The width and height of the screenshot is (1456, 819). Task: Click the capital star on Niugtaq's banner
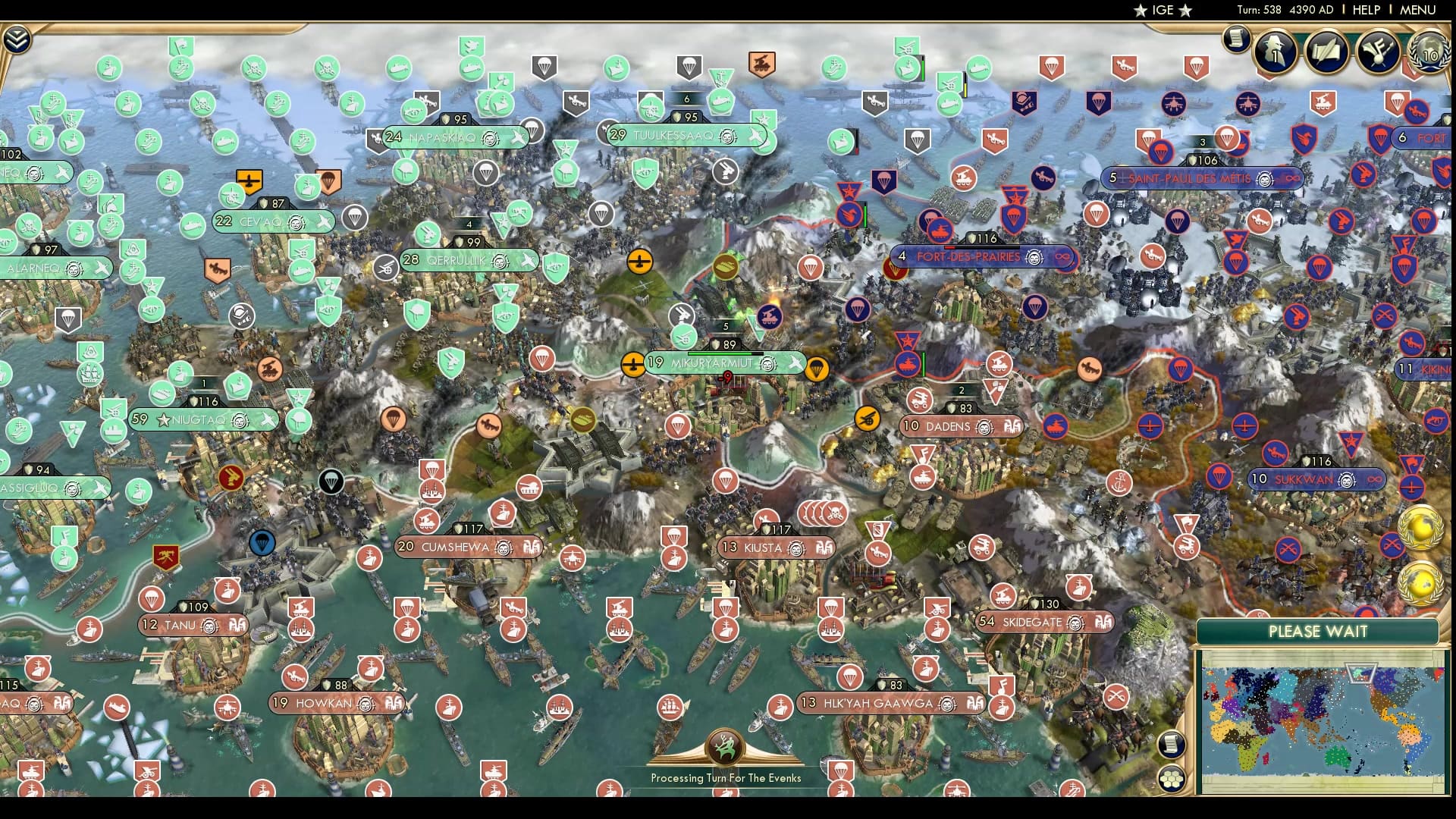coord(164,421)
